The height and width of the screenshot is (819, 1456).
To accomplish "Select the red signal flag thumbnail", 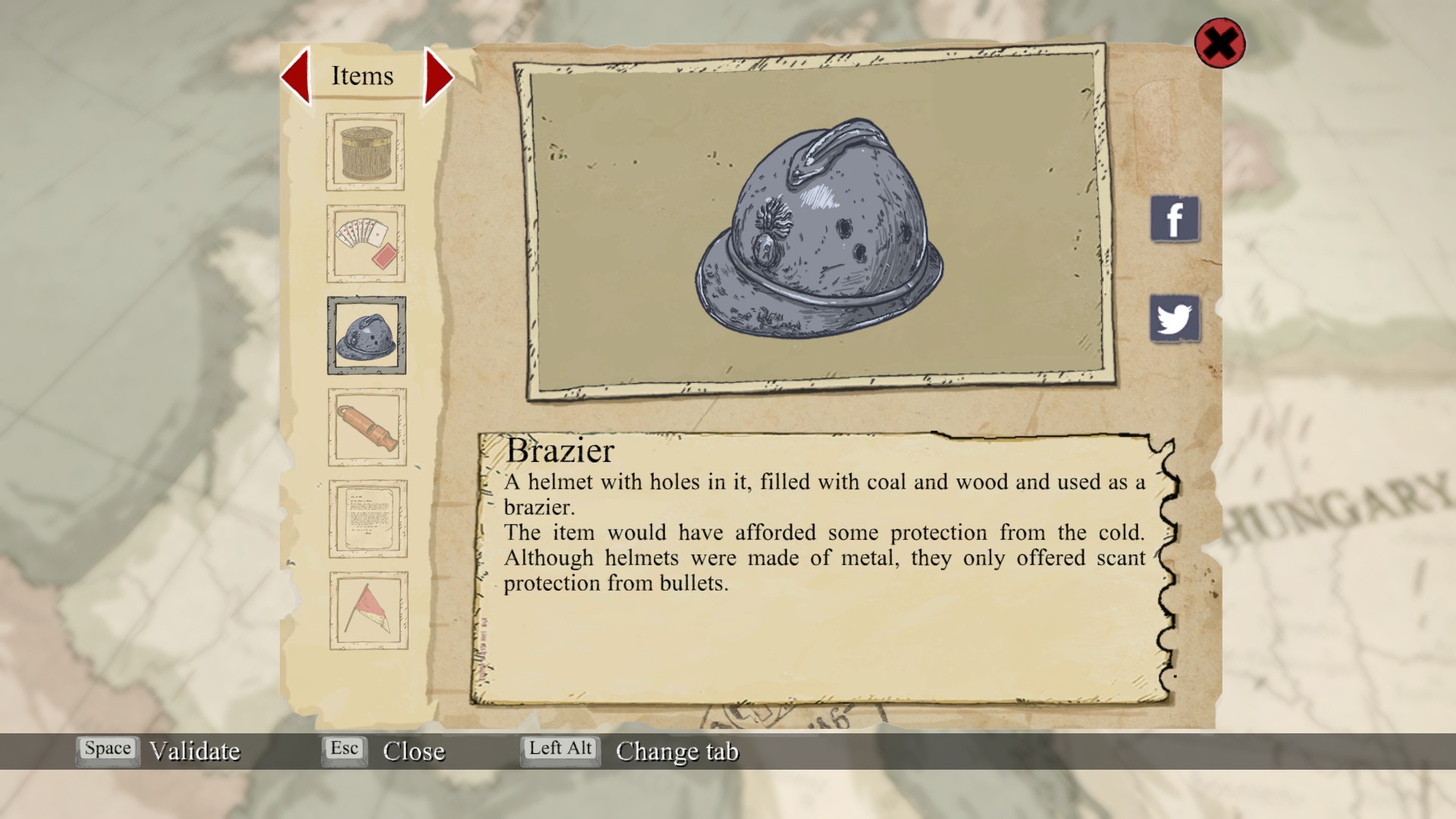I will coord(369,610).
